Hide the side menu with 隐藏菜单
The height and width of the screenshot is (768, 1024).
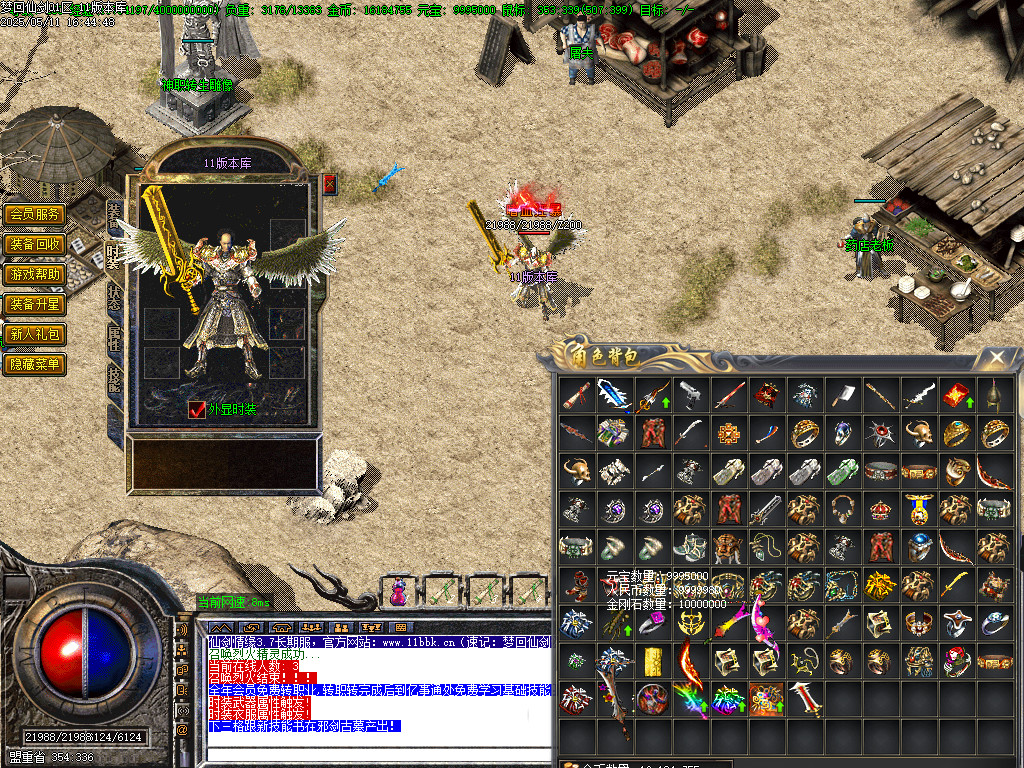click(x=35, y=364)
